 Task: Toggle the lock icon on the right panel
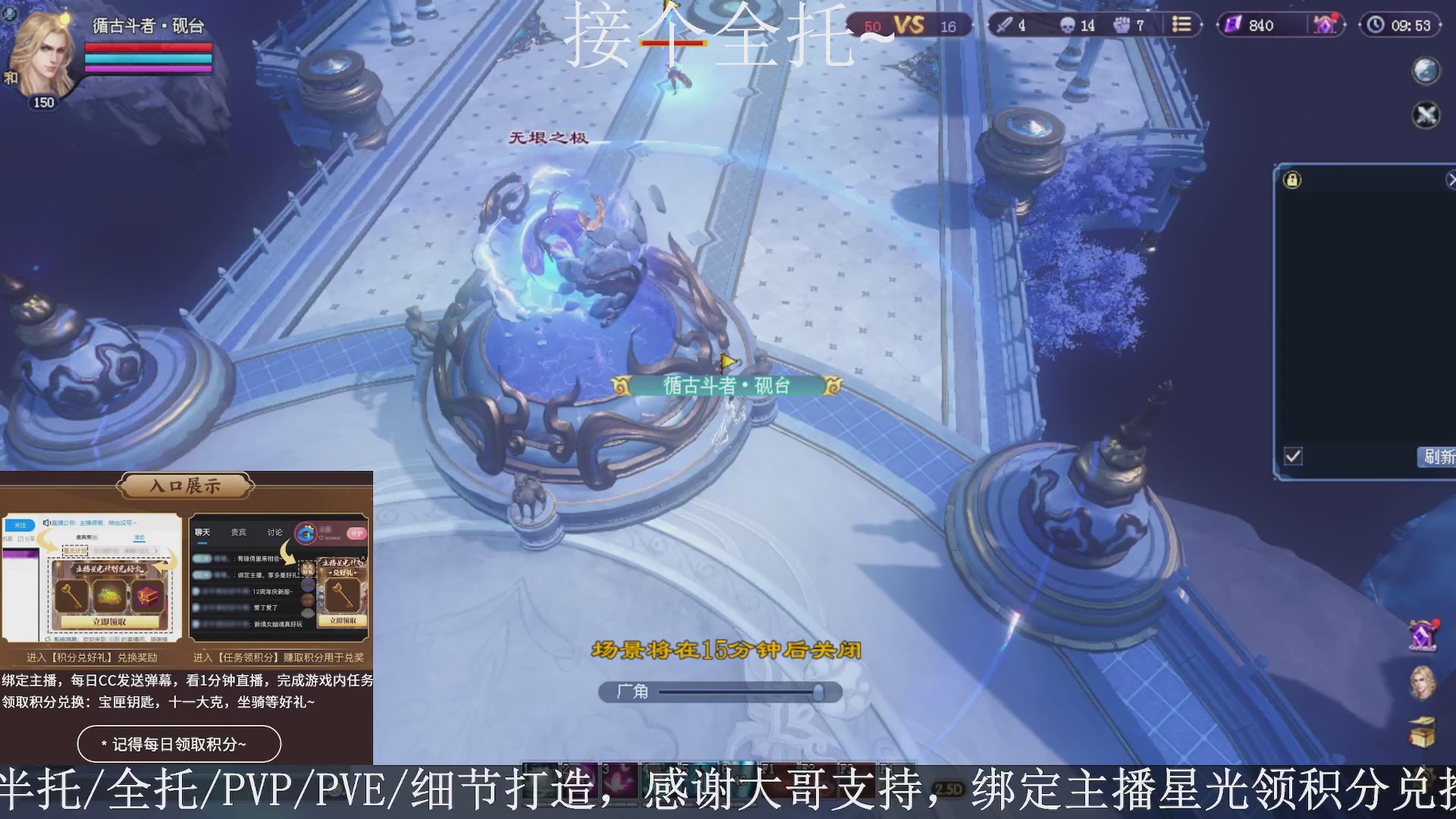click(1292, 180)
